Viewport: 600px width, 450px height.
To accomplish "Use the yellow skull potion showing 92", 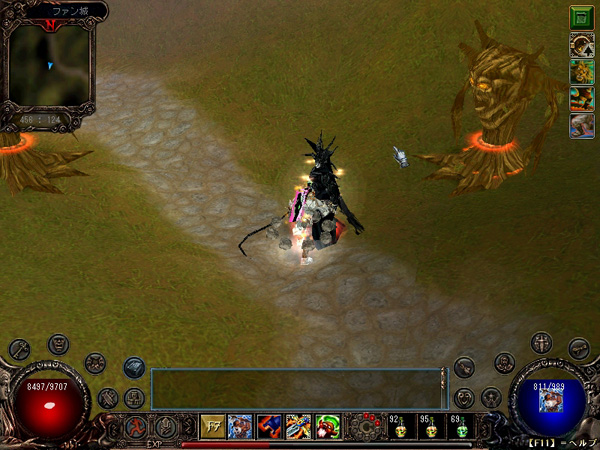I will [x=397, y=427].
